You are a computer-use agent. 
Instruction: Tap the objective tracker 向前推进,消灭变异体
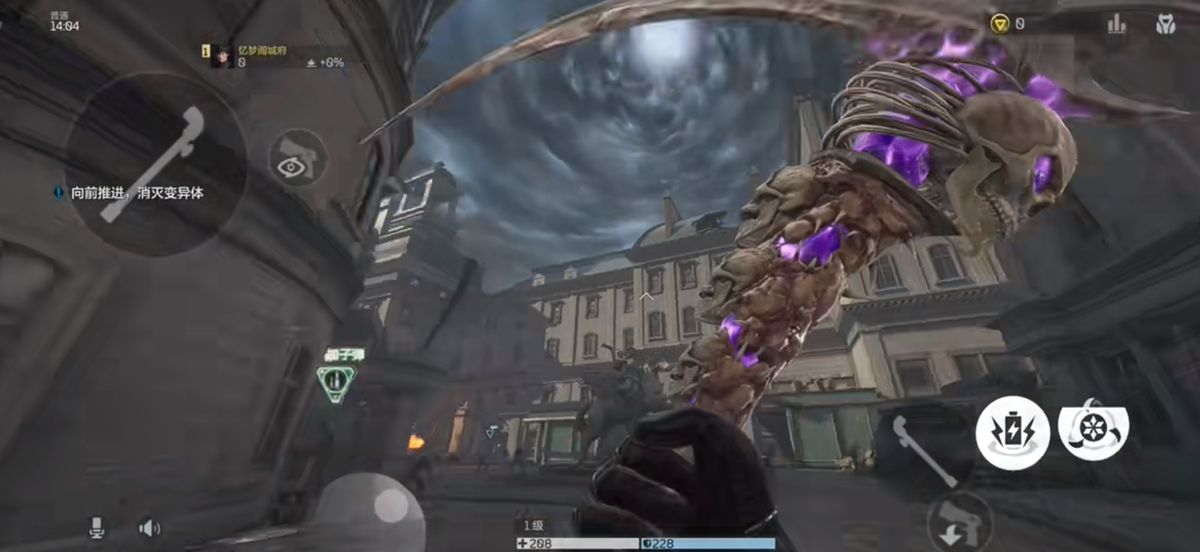(x=130, y=192)
